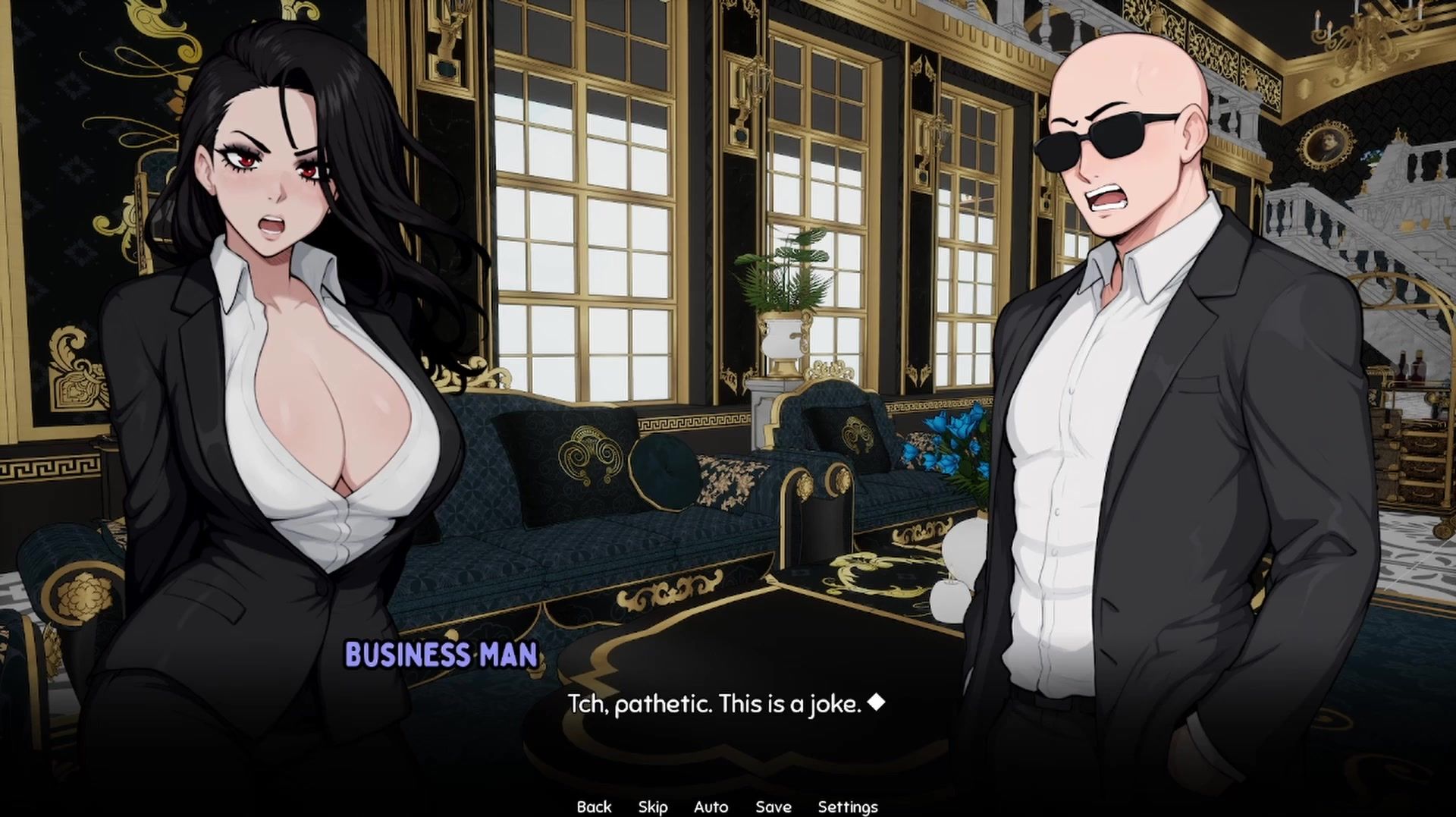Open the Save menu
1456x817 pixels.
(x=773, y=806)
